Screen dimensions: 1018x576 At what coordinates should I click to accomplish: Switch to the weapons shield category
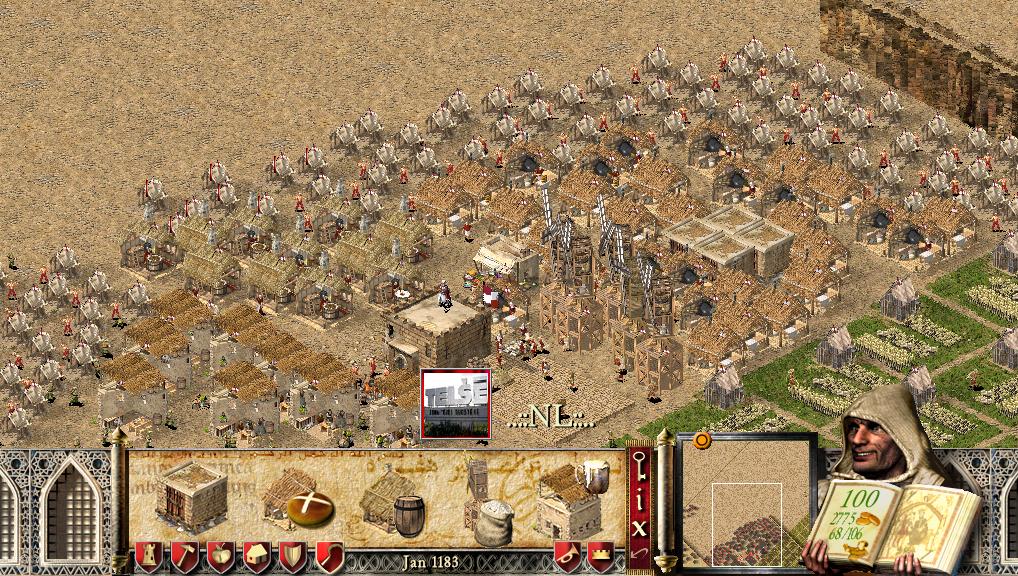coord(291,556)
